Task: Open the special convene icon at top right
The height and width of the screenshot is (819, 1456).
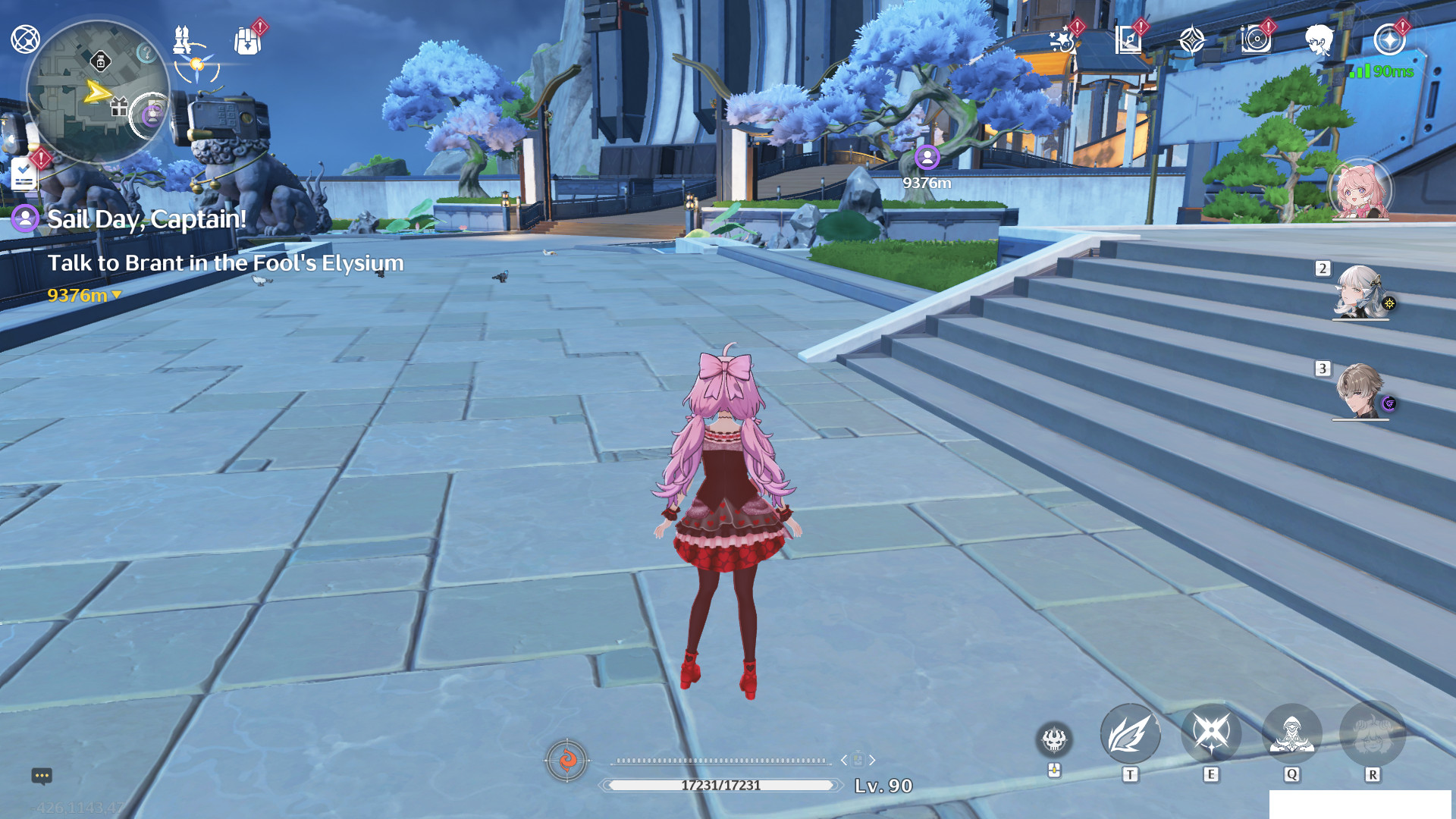Action: click(1391, 40)
